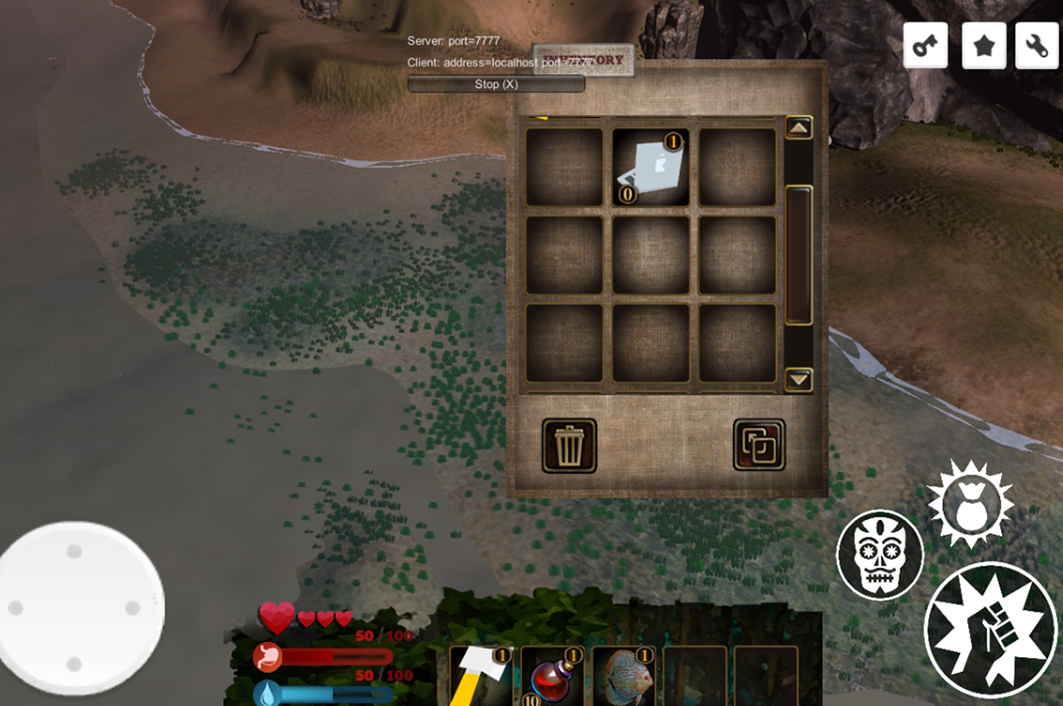Click the Stop (X) server button

tap(496, 84)
